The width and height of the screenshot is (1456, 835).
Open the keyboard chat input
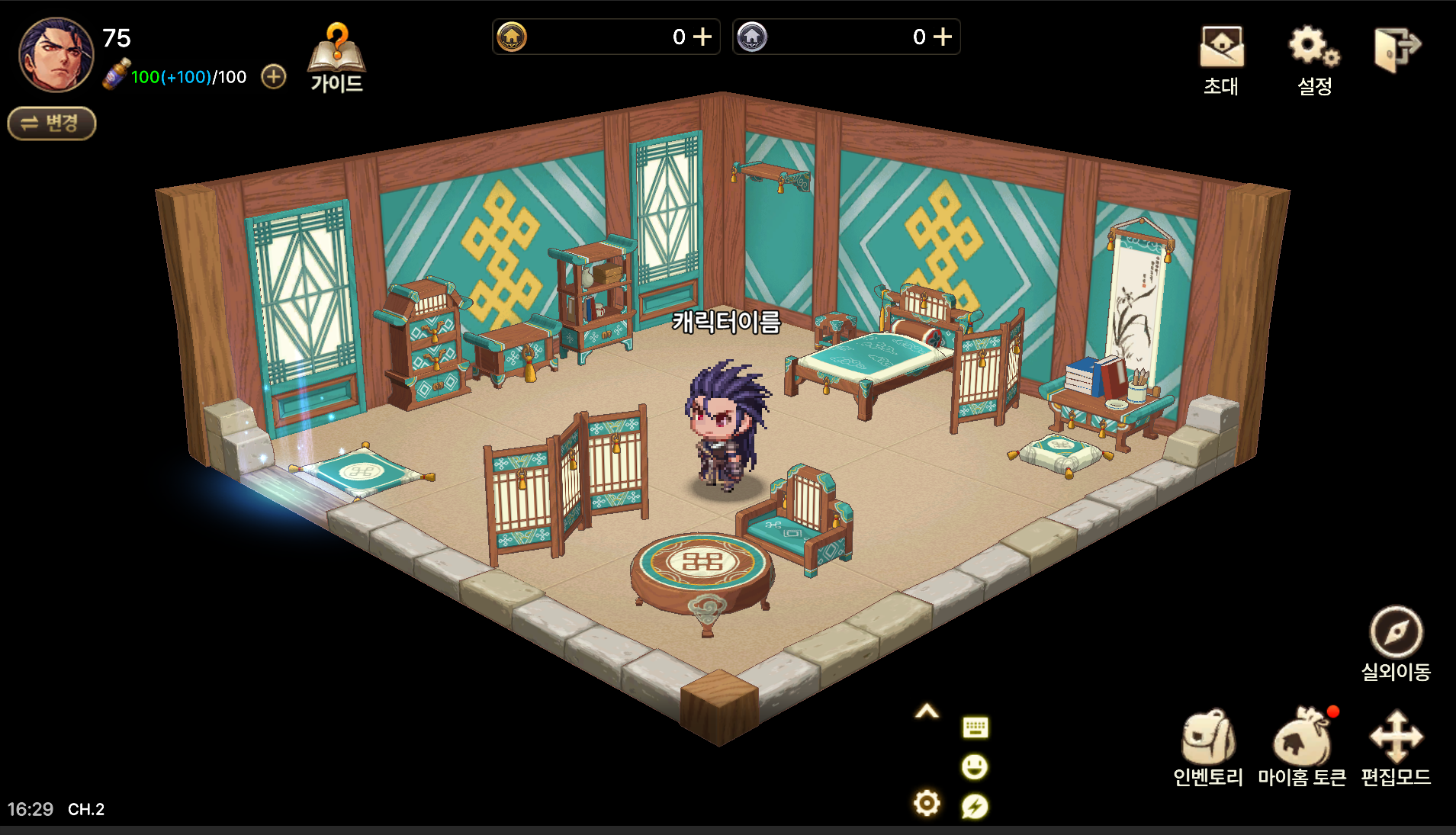975,727
